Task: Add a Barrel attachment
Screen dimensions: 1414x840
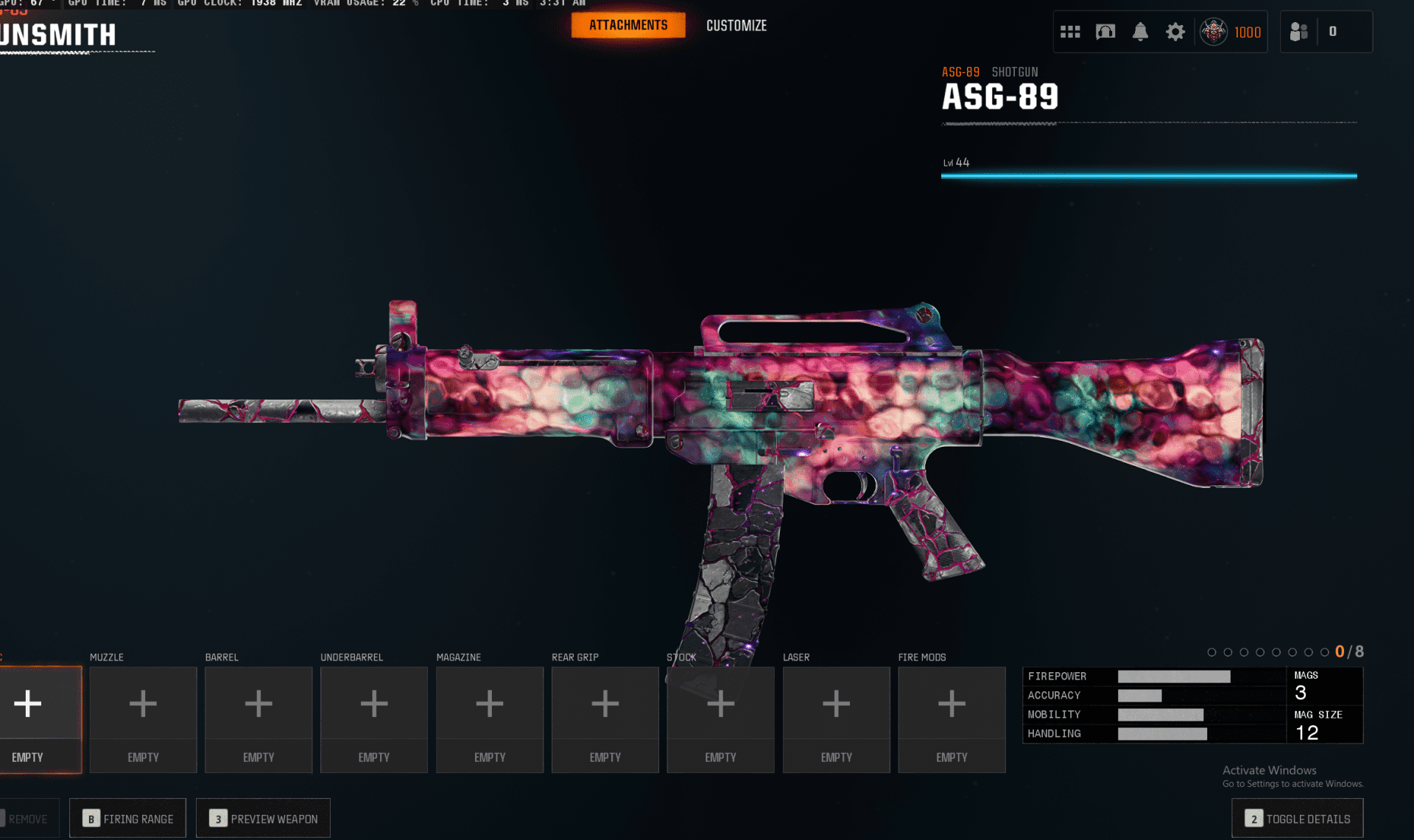Action: tap(258, 719)
